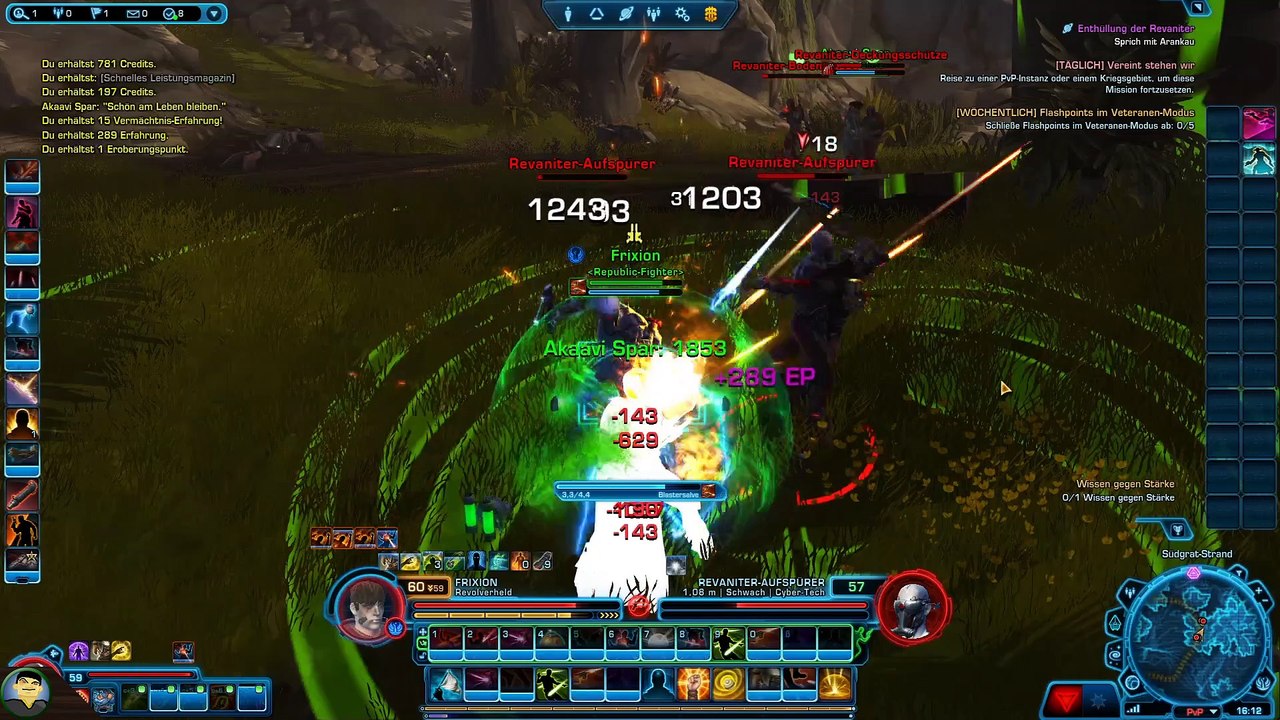Activate the golden dome shield ability
Screen dimensions: 1280x720
pyautogui.click(x=835, y=684)
